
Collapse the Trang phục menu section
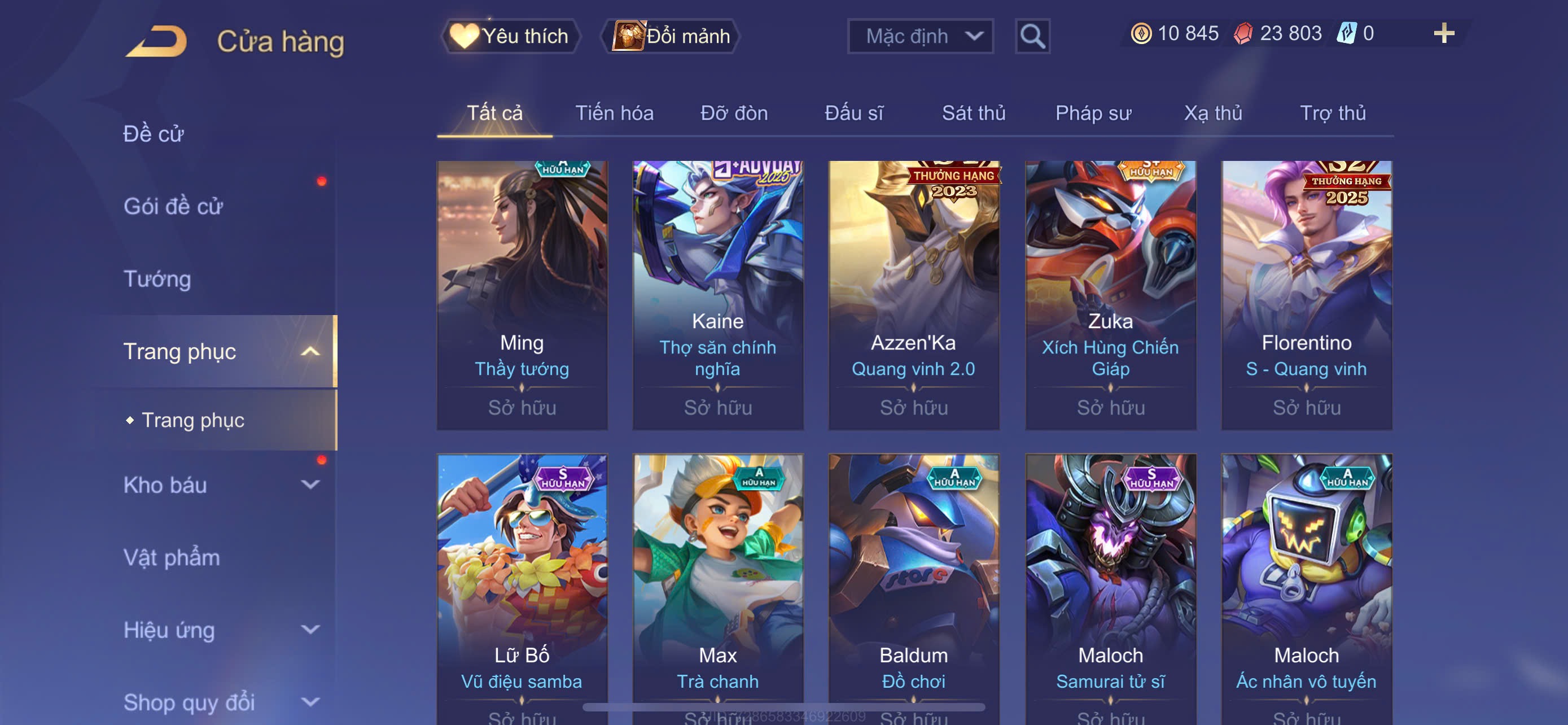[x=310, y=351]
